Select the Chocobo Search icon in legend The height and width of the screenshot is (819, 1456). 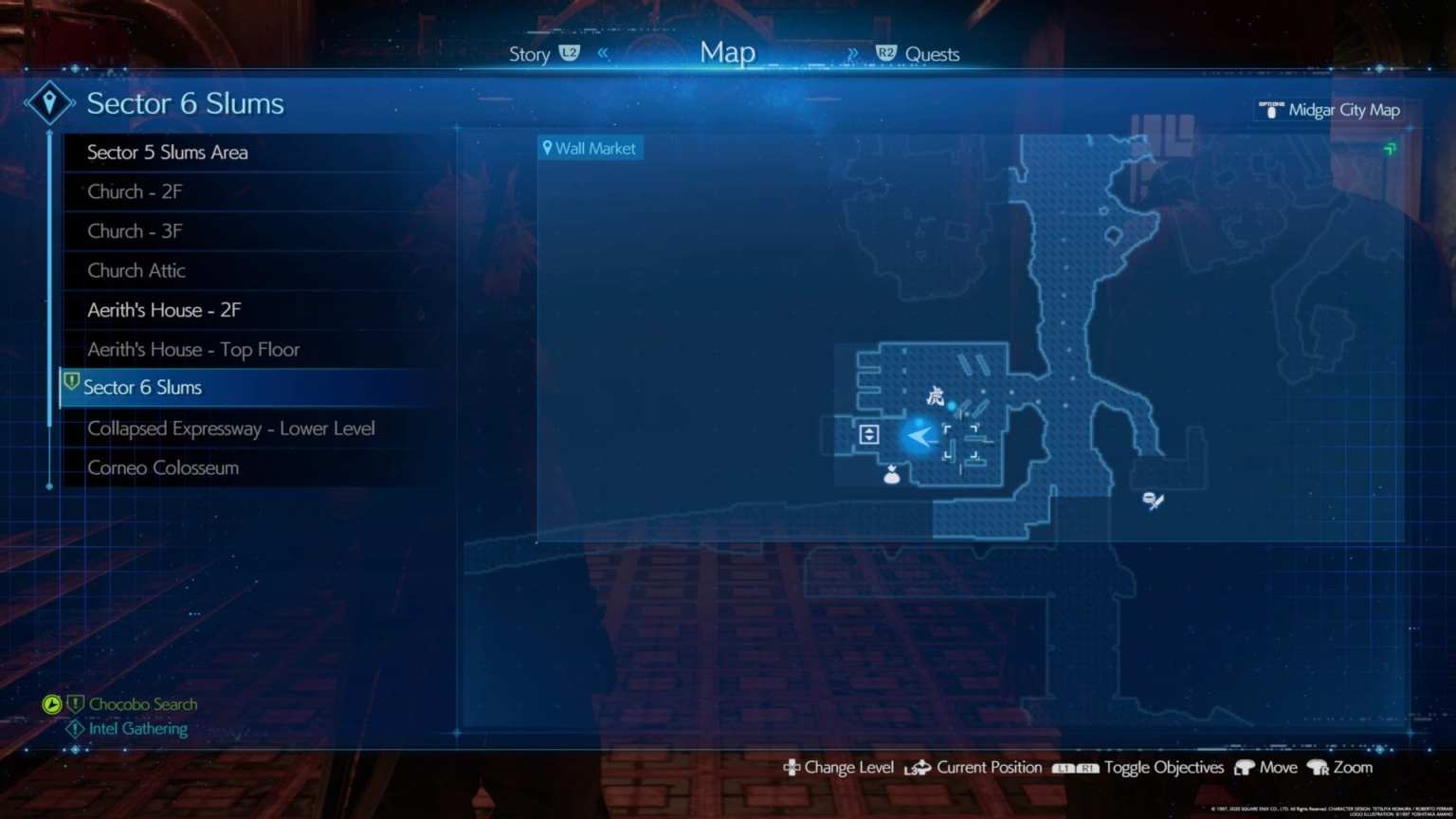click(x=54, y=704)
